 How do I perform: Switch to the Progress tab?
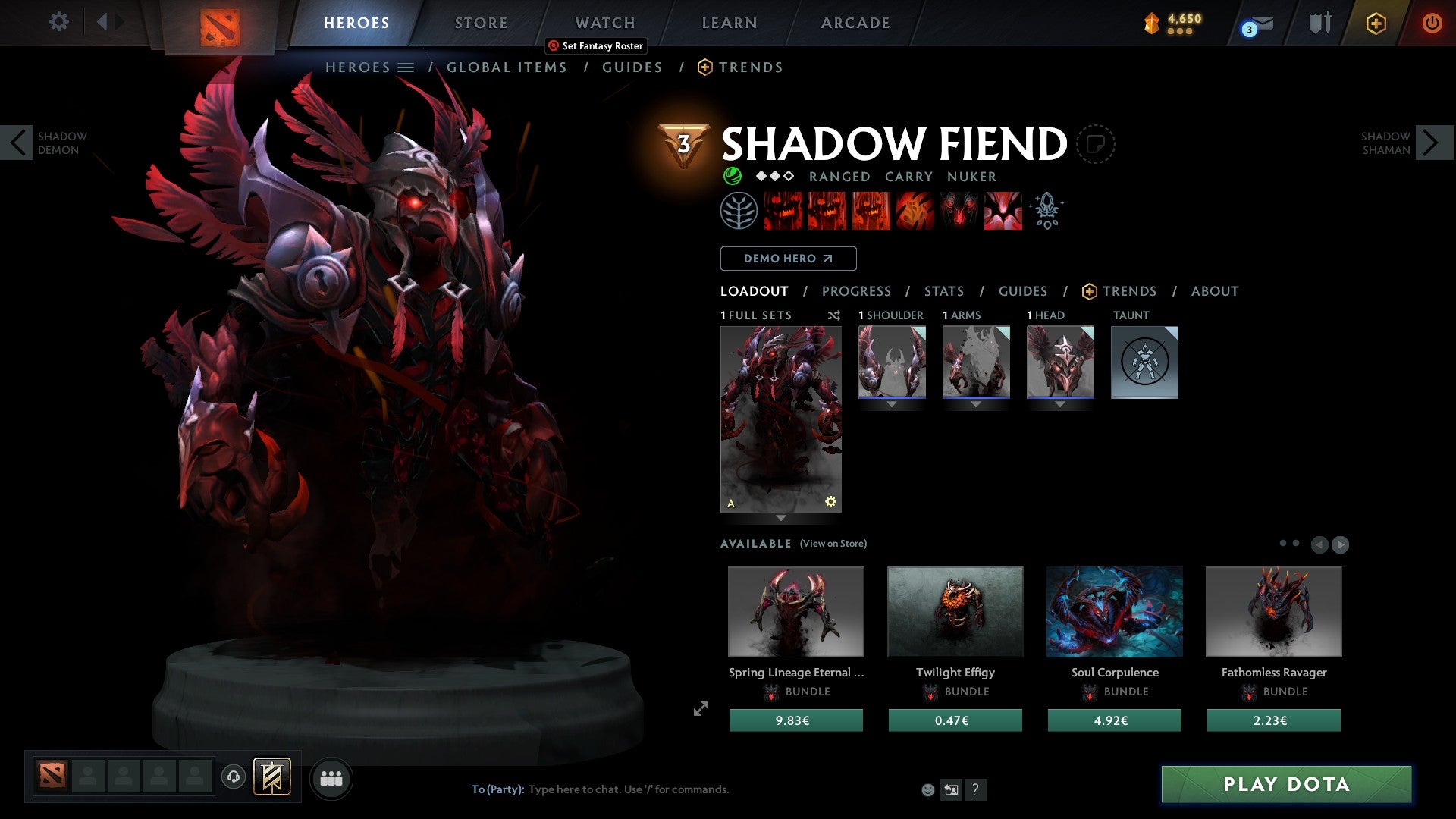[857, 291]
